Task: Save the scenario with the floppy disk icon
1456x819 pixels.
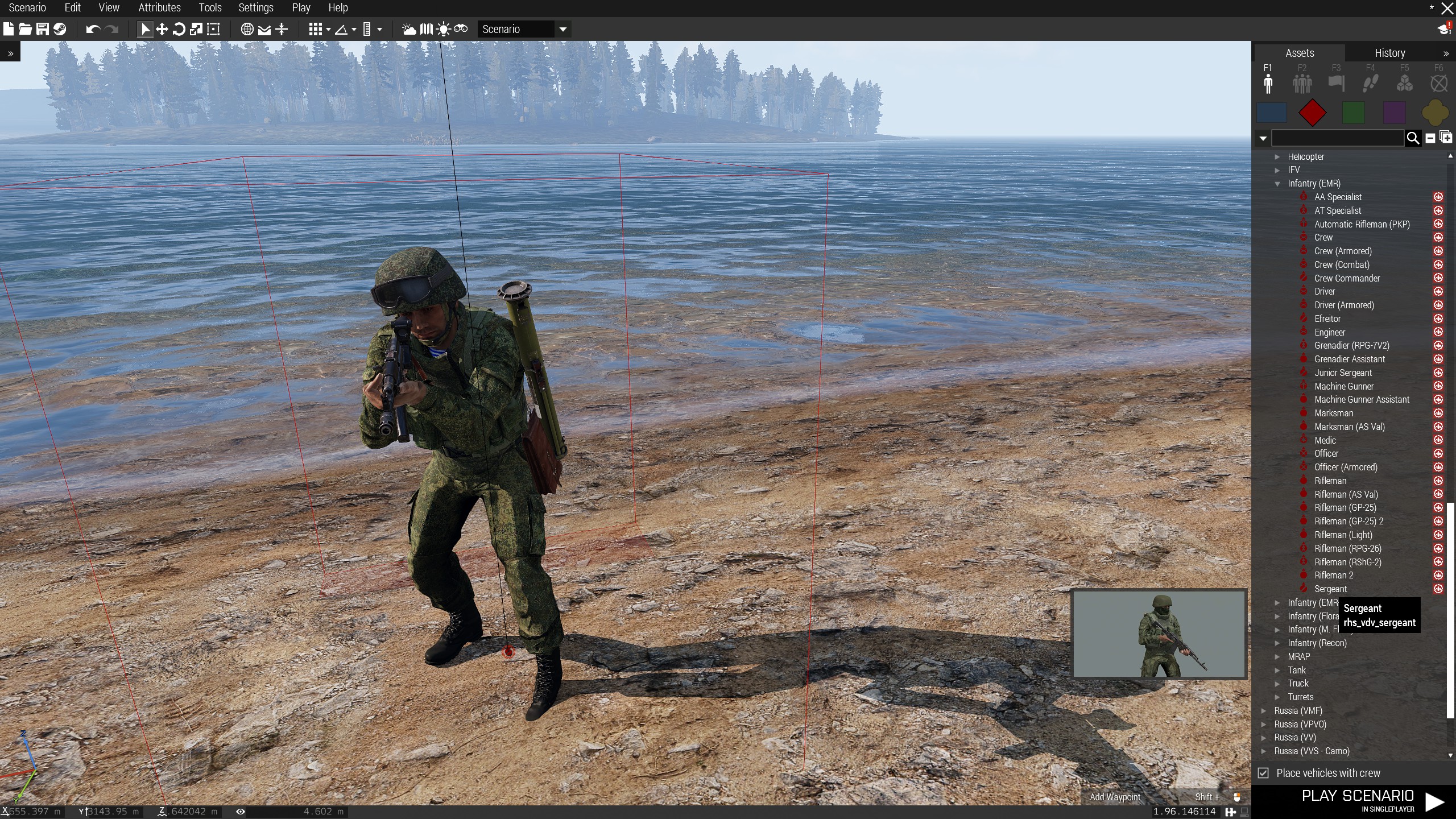Action: tap(43, 29)
